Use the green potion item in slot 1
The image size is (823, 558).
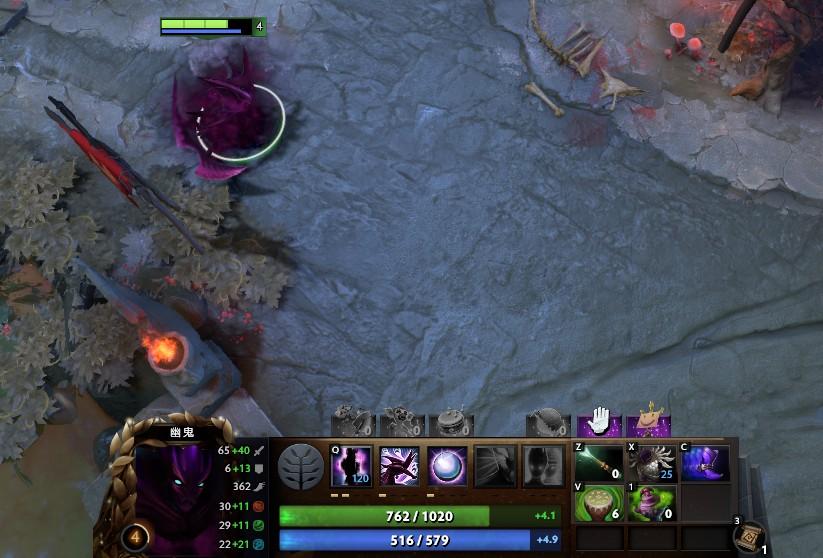pos(652,503)
